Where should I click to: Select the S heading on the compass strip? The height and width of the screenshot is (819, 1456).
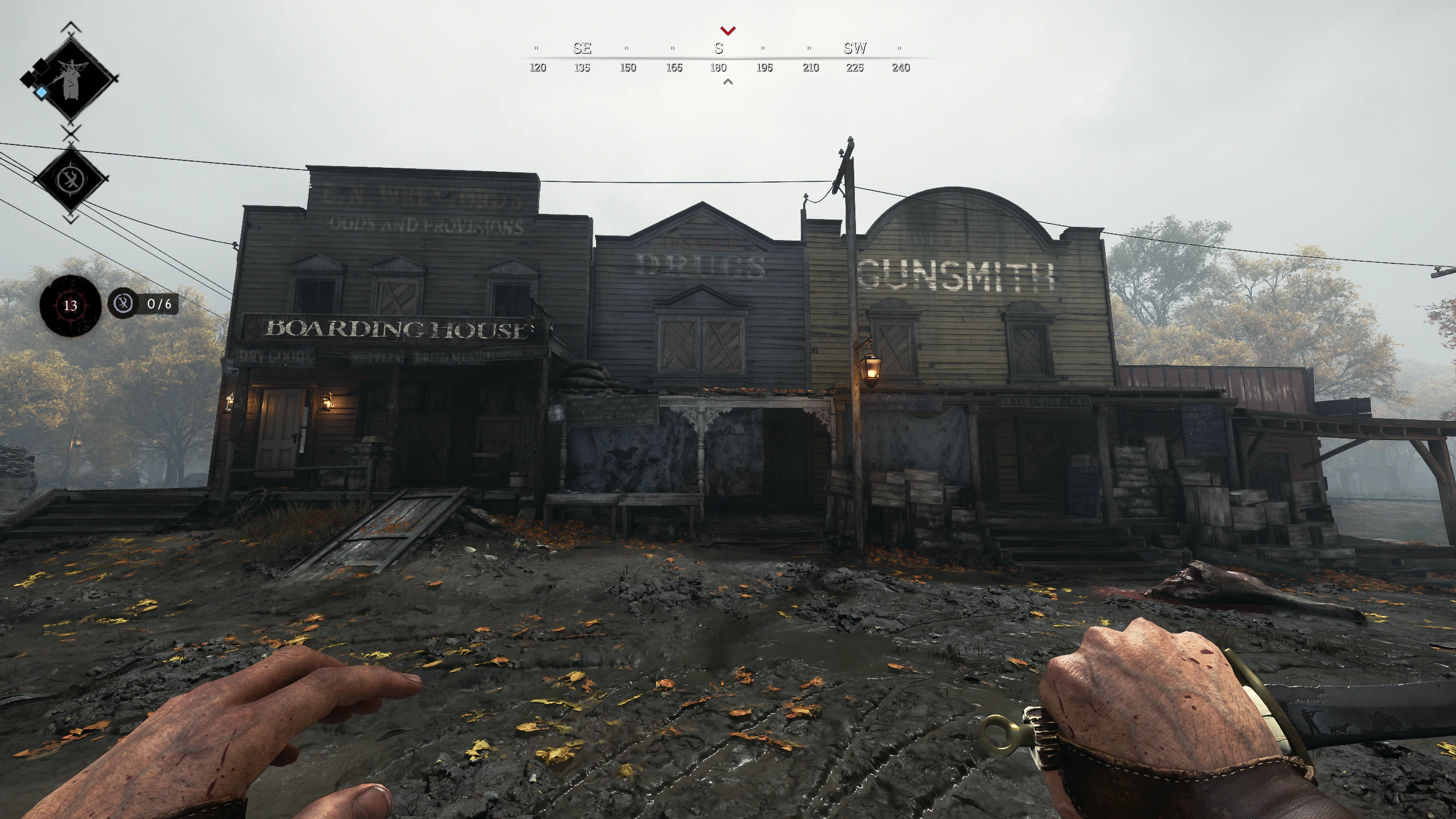coord(718,48)
